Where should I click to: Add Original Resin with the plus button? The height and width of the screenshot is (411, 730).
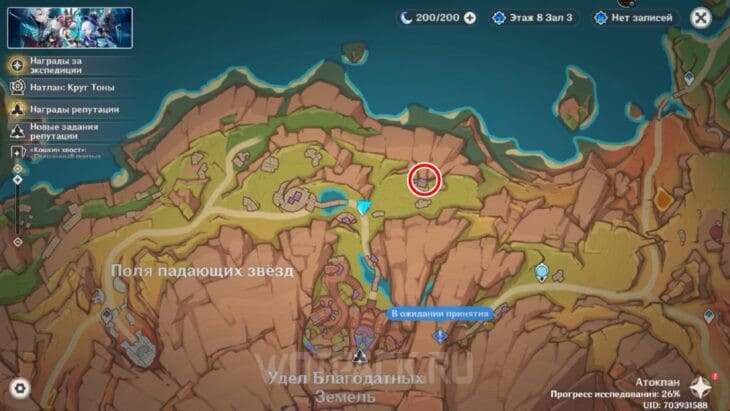[x=470, y=18]
